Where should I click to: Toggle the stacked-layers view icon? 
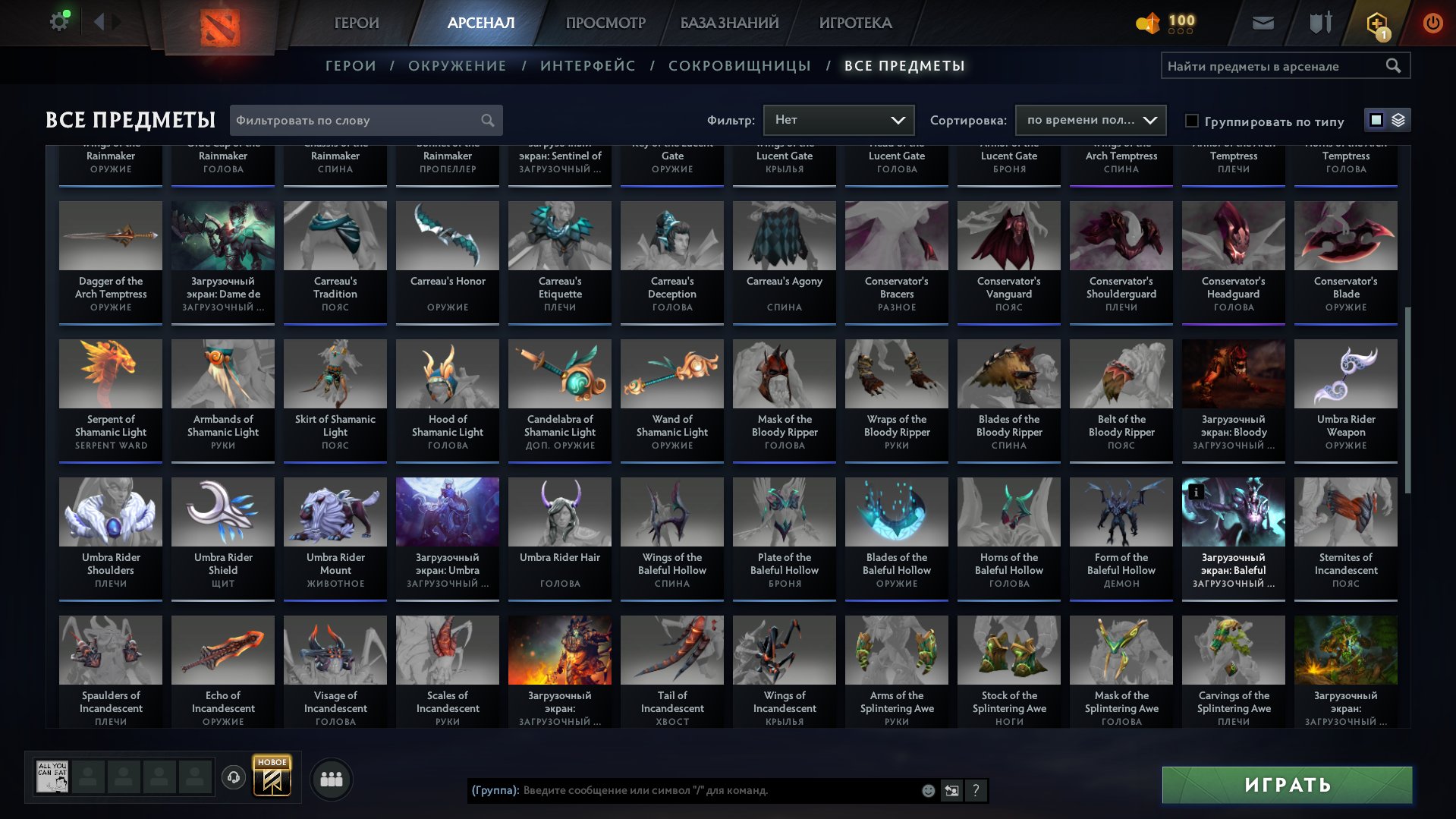click(x=1398, y=120)
